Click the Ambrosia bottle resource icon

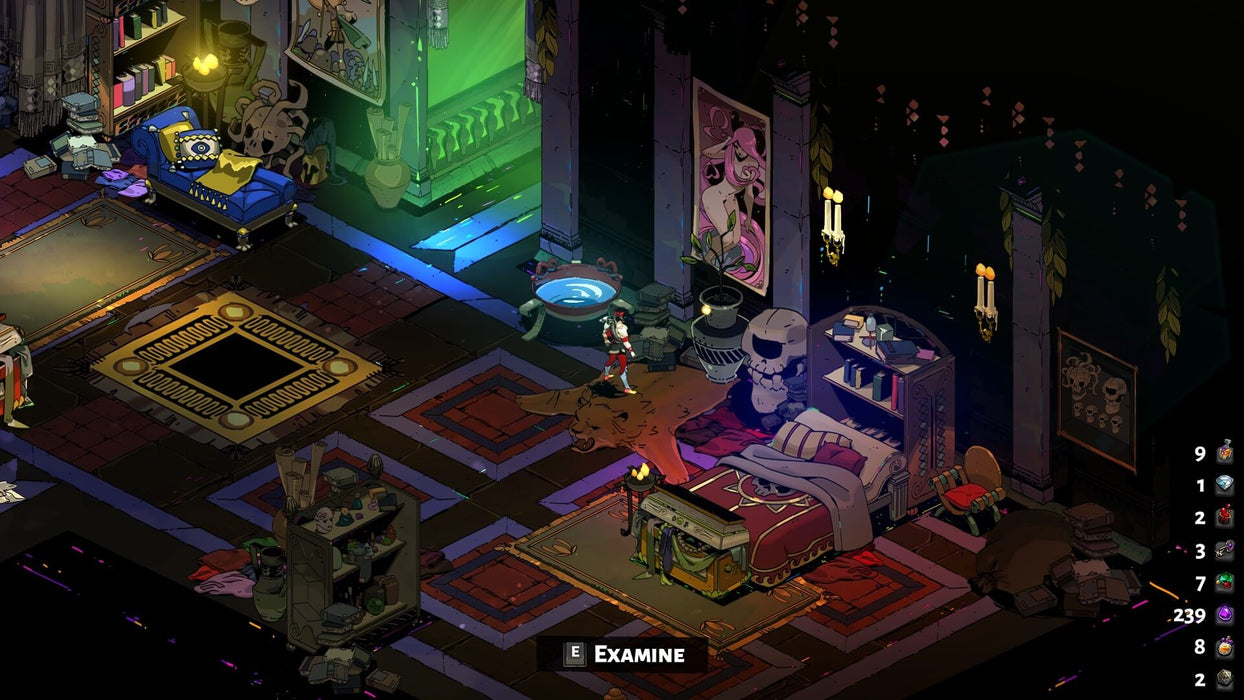(x=1224, y=452)
